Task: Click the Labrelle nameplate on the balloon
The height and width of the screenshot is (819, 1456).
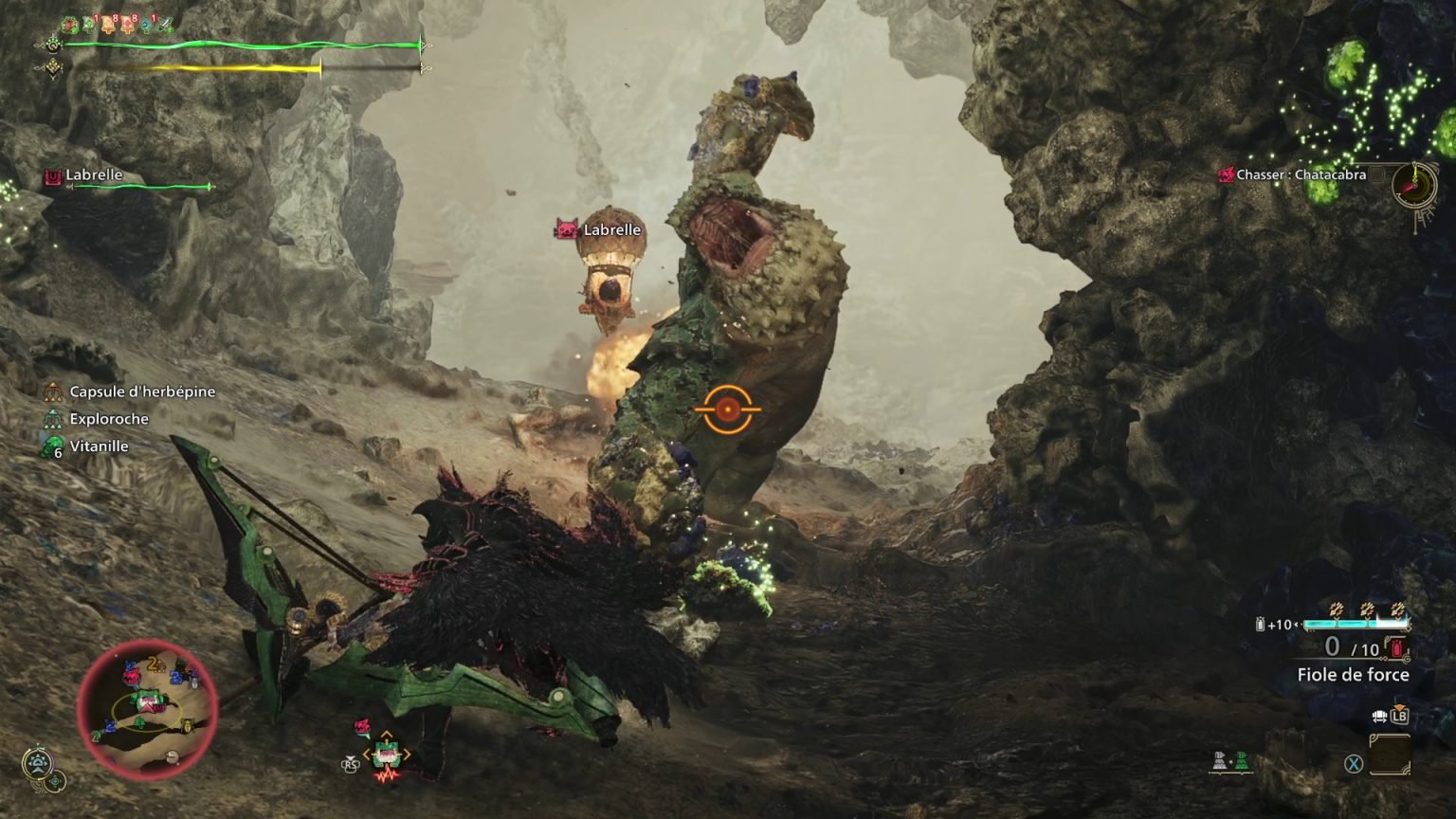Action: [x=612, y=229]
